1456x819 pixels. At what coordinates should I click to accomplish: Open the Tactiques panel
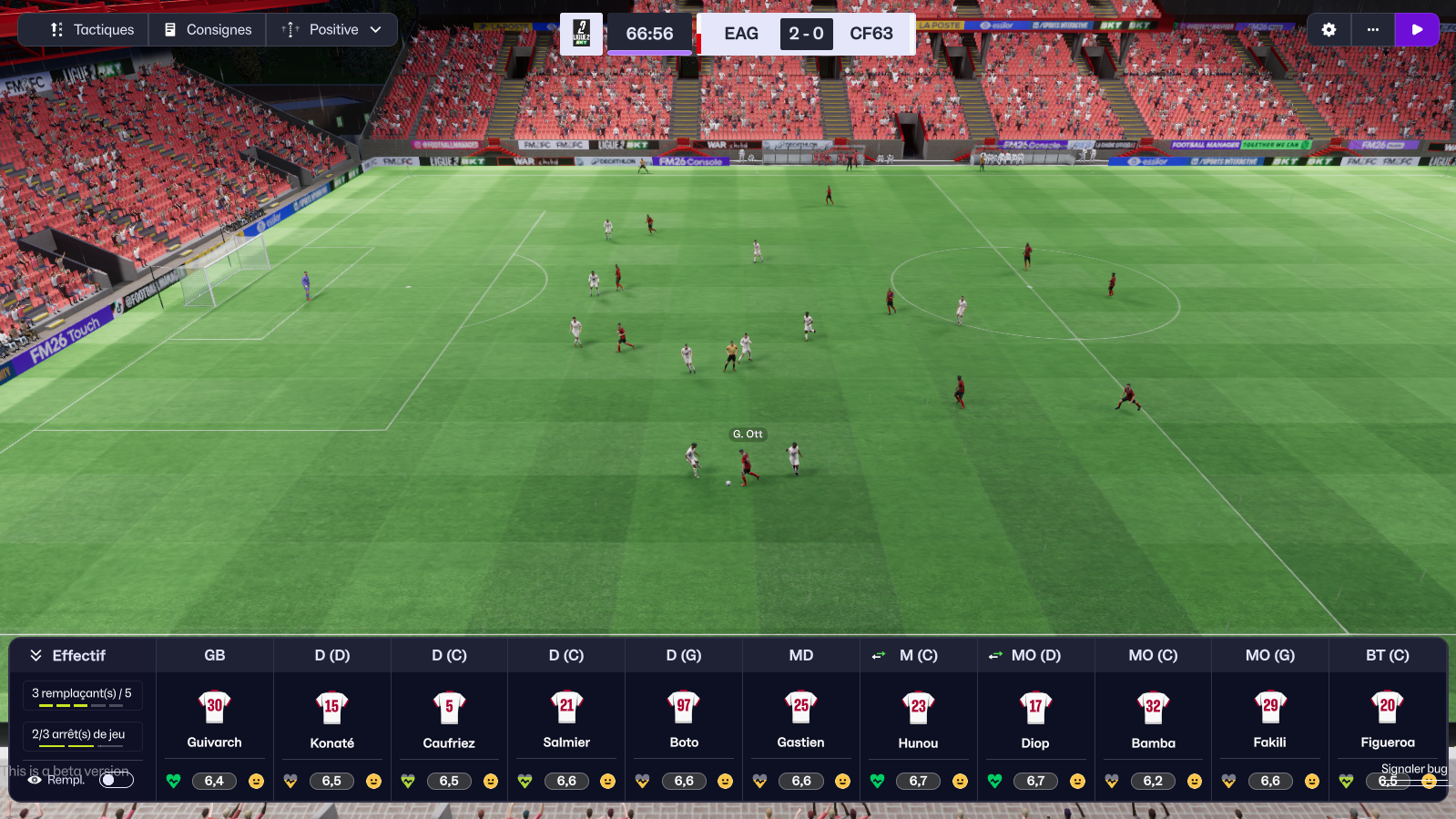pyautogui.click(x=92, y=30)
